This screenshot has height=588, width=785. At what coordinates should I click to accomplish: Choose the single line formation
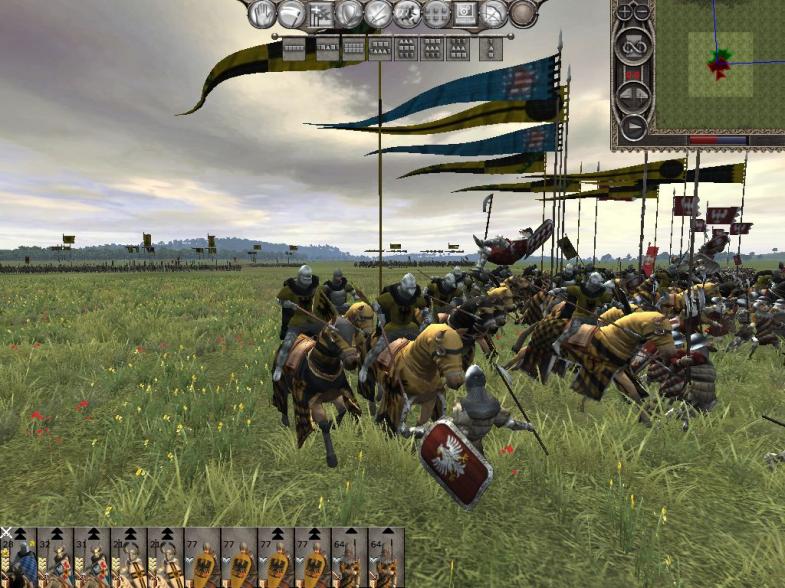tap(295, 47)
